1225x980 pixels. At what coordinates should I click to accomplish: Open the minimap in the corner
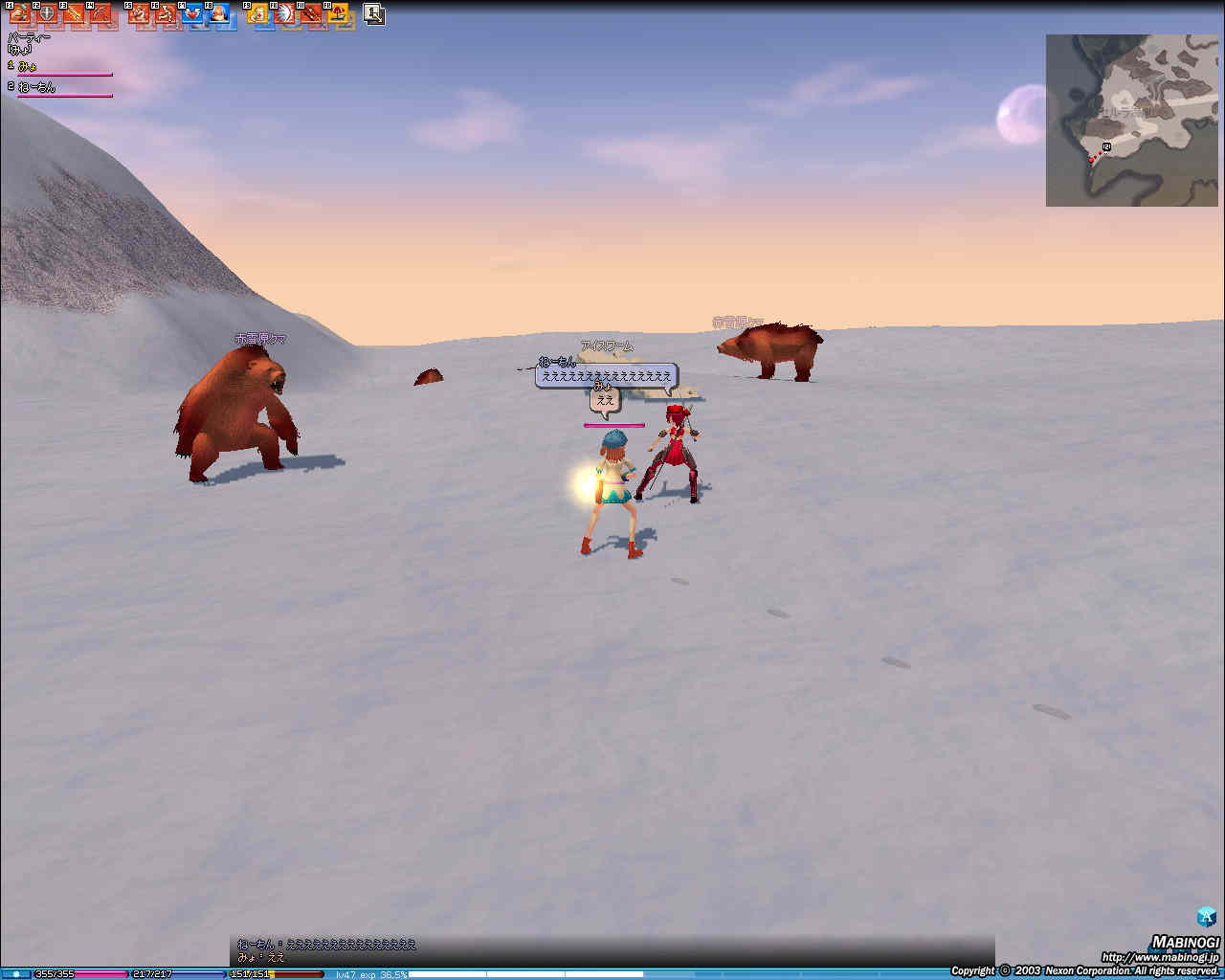pyautogui.click(x=1134, y=121)
